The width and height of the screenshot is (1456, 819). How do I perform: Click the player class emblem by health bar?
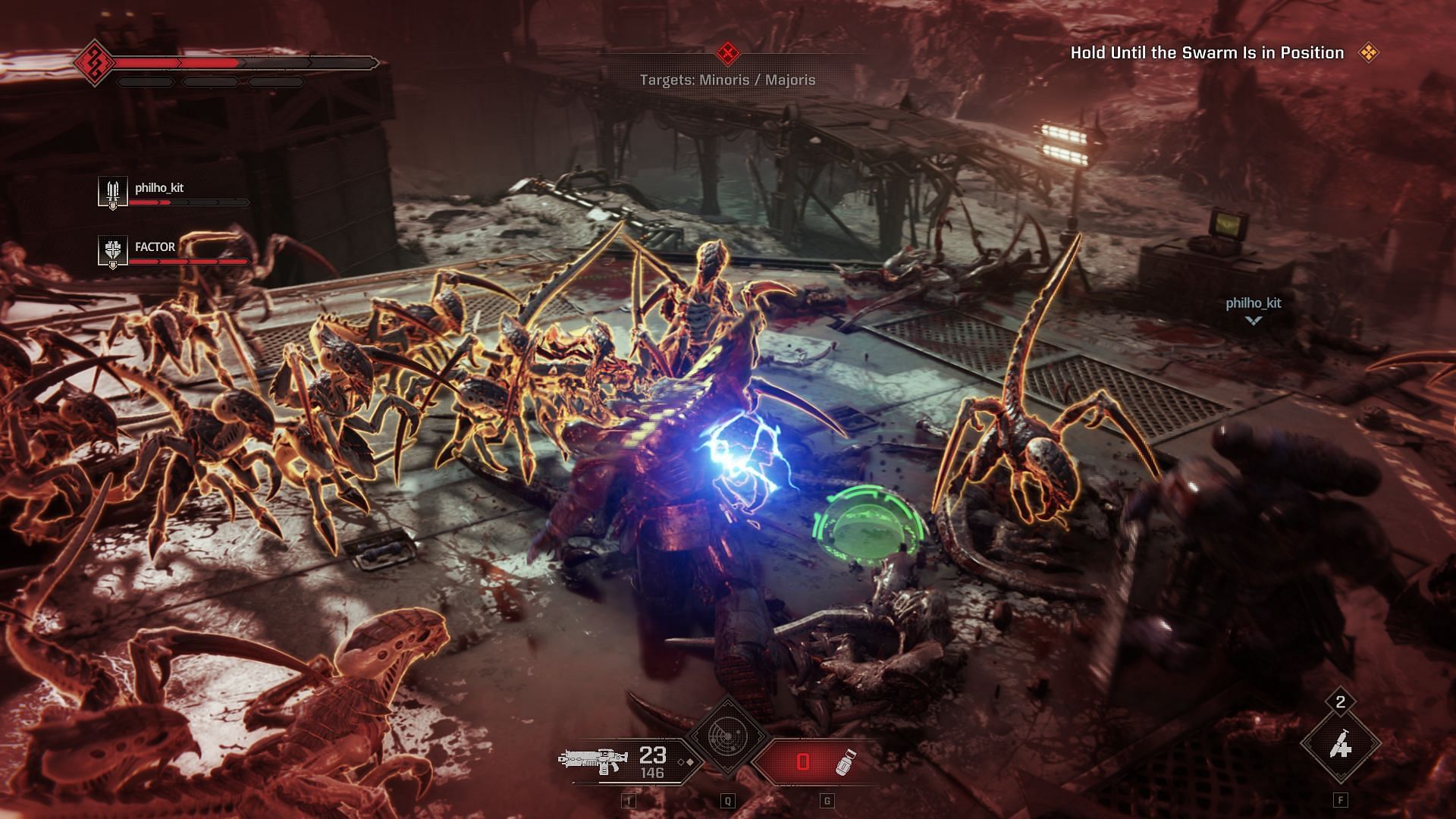point(96,63)
